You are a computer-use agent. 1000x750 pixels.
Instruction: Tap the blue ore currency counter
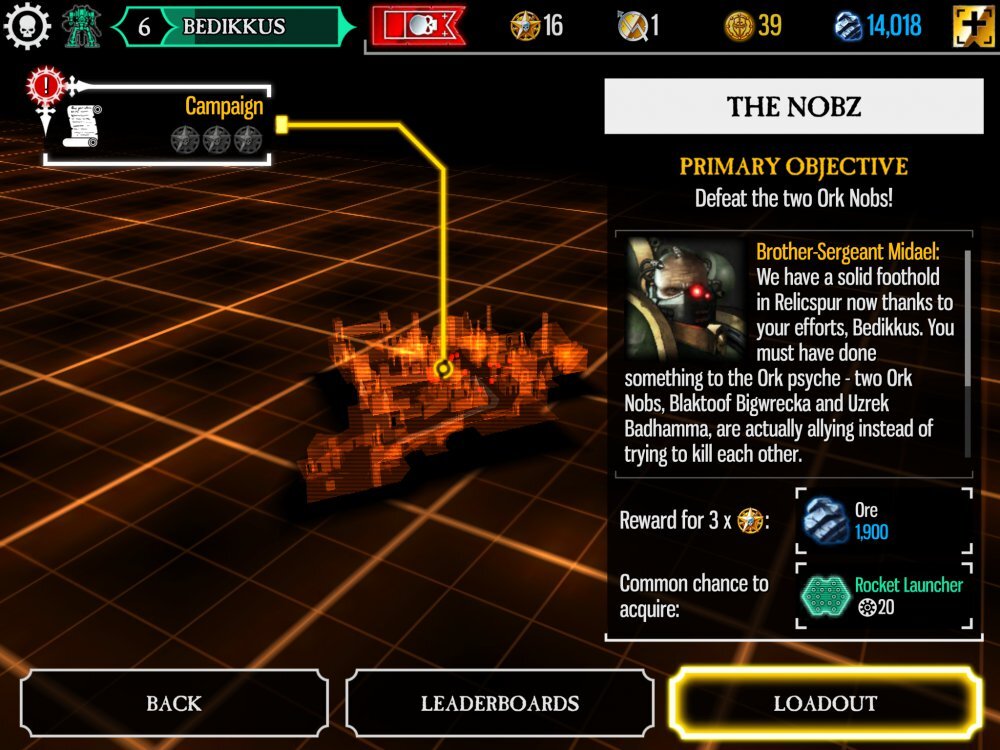(x=878, y=26)
